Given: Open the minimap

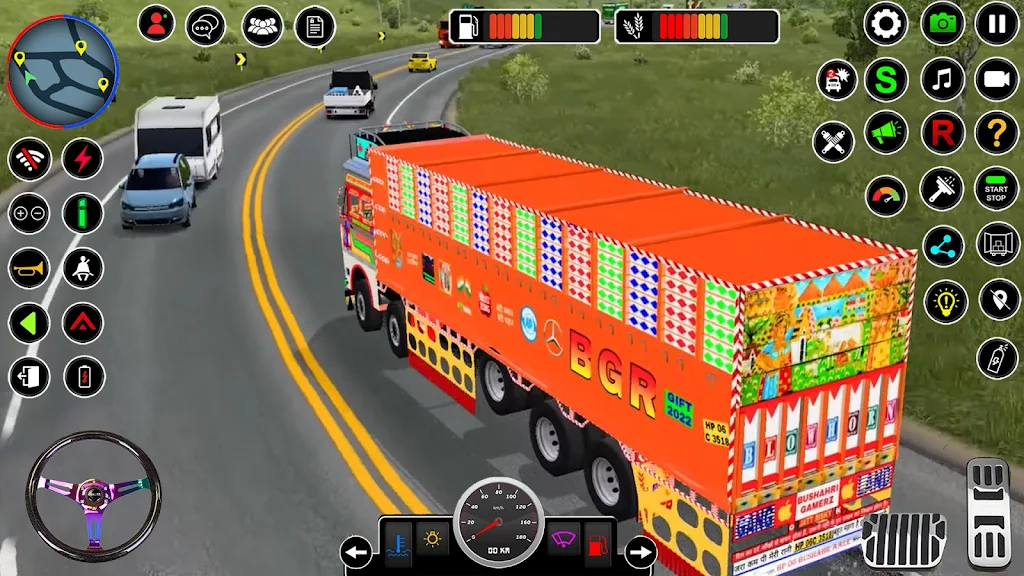Looking at the screenshot, I should tap(62, 64).
